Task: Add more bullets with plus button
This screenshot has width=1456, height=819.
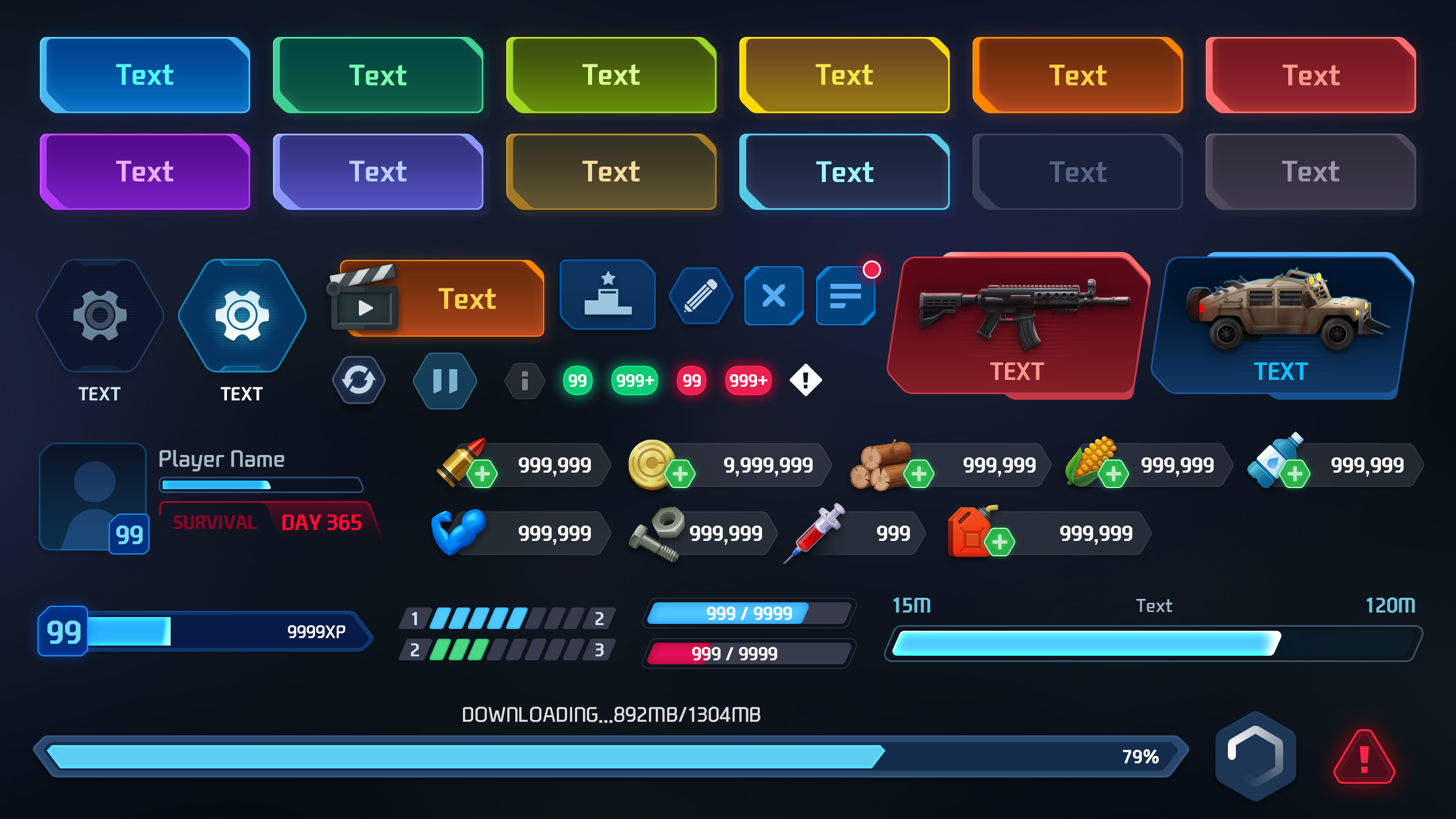Action: [482, 474]
